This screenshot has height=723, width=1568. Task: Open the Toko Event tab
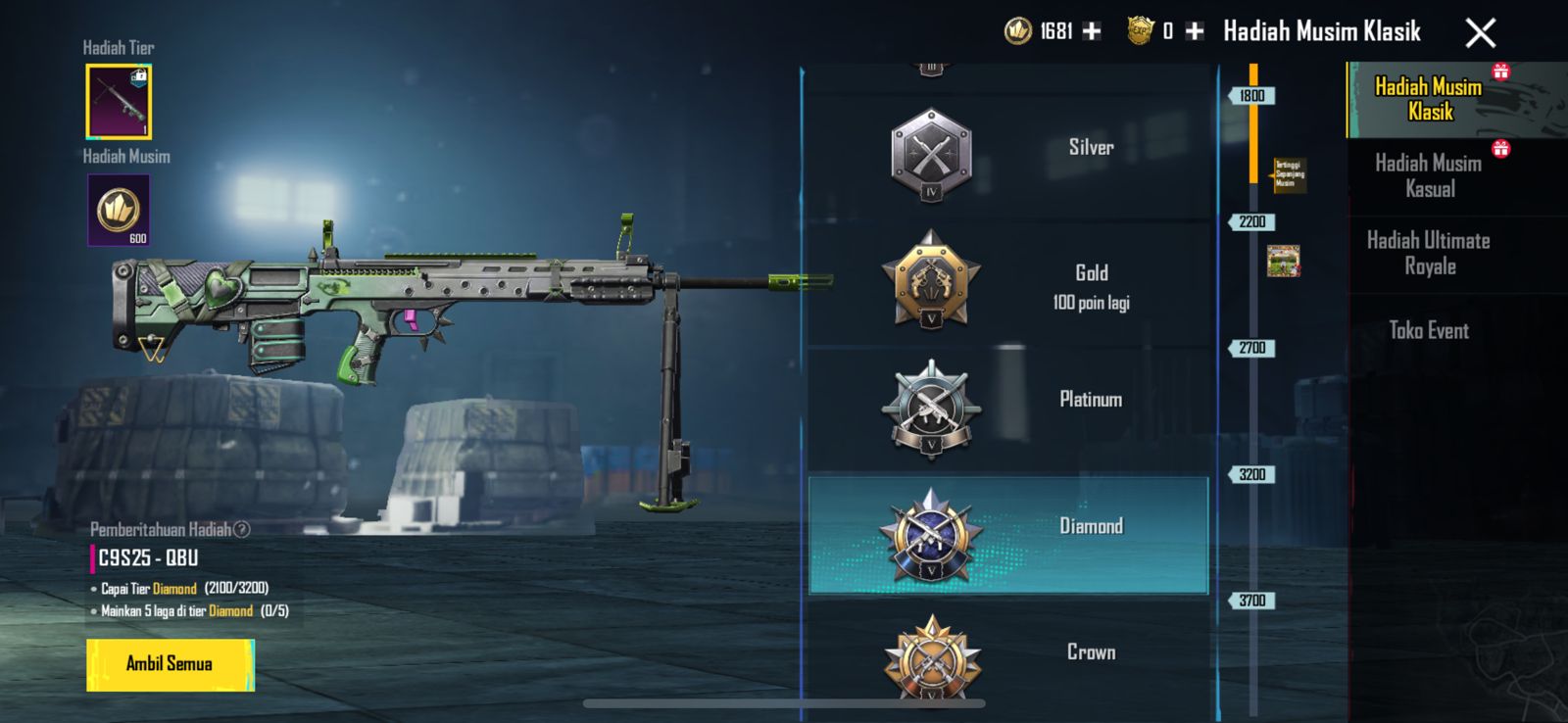(x=1429, y=331)
